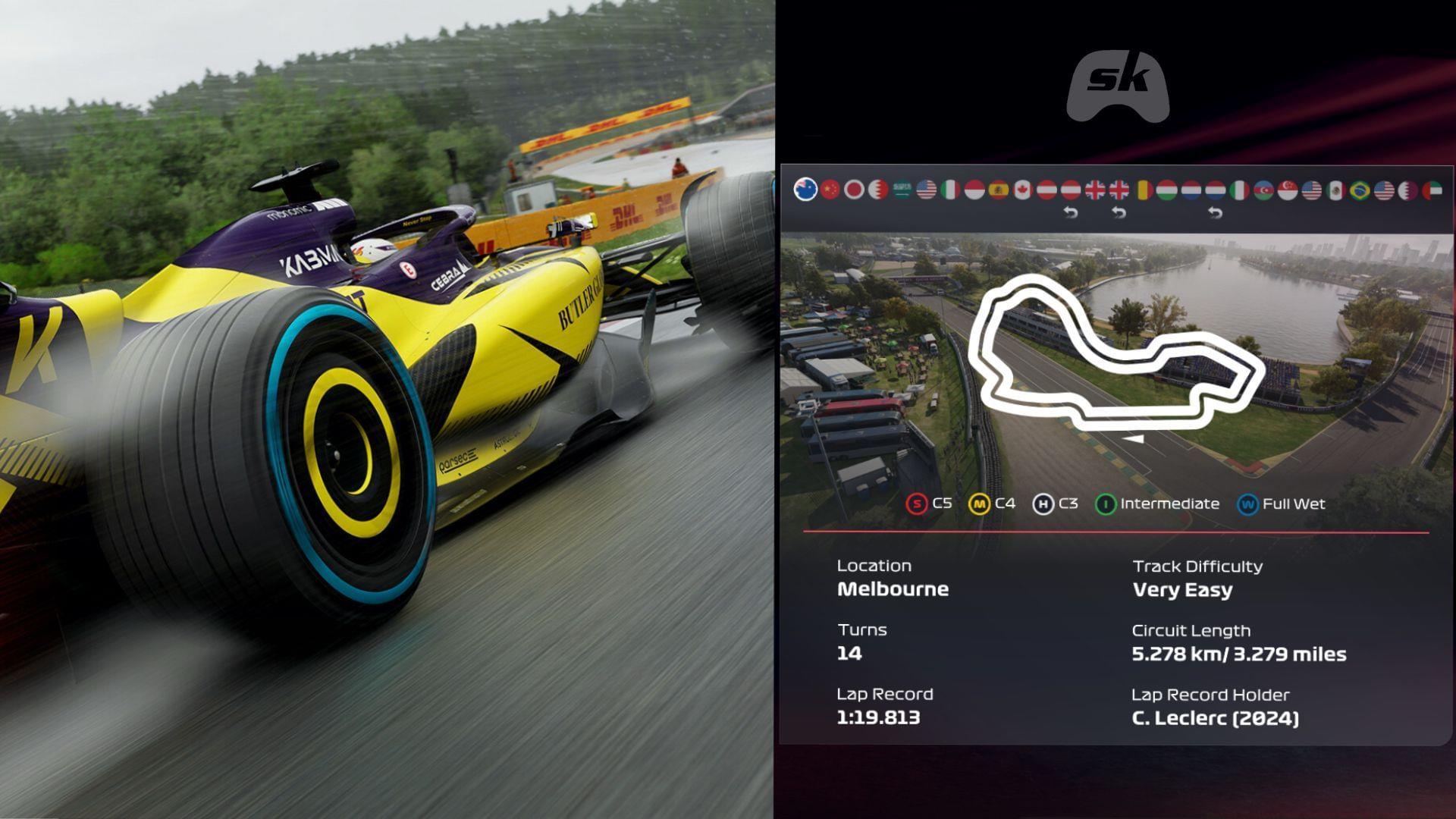Choose the Canada flag circuit

coord(1023,190)
